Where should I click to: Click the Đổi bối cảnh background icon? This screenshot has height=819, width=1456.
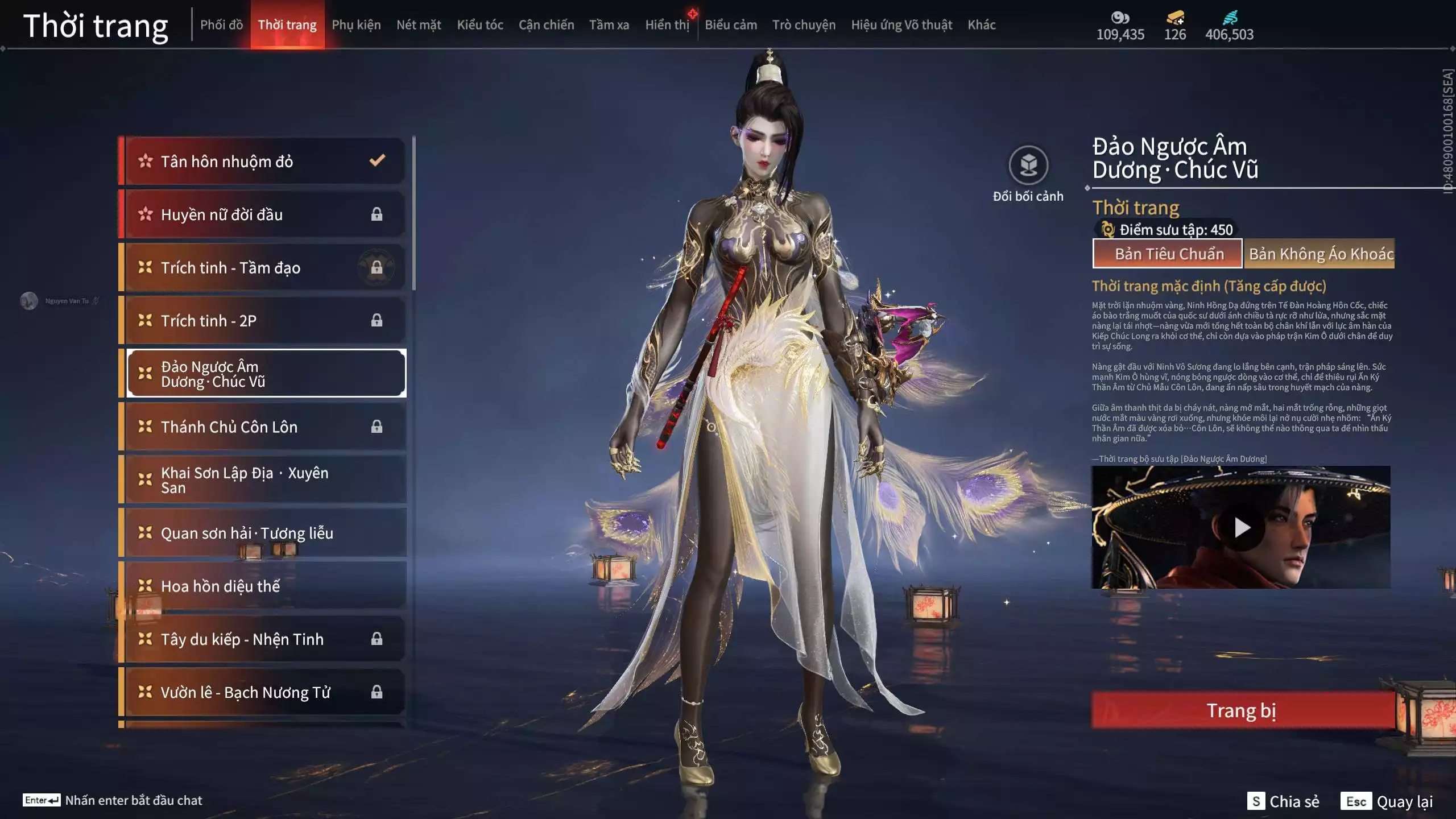(1028, 166)
